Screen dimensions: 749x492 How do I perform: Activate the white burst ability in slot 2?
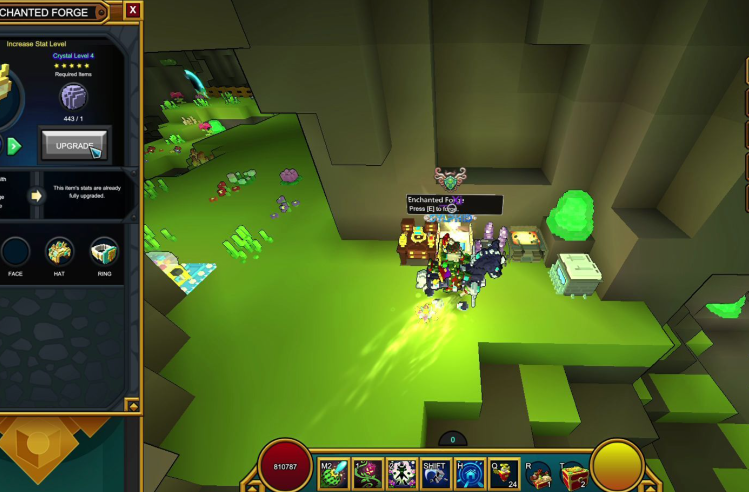pos(401,473)
